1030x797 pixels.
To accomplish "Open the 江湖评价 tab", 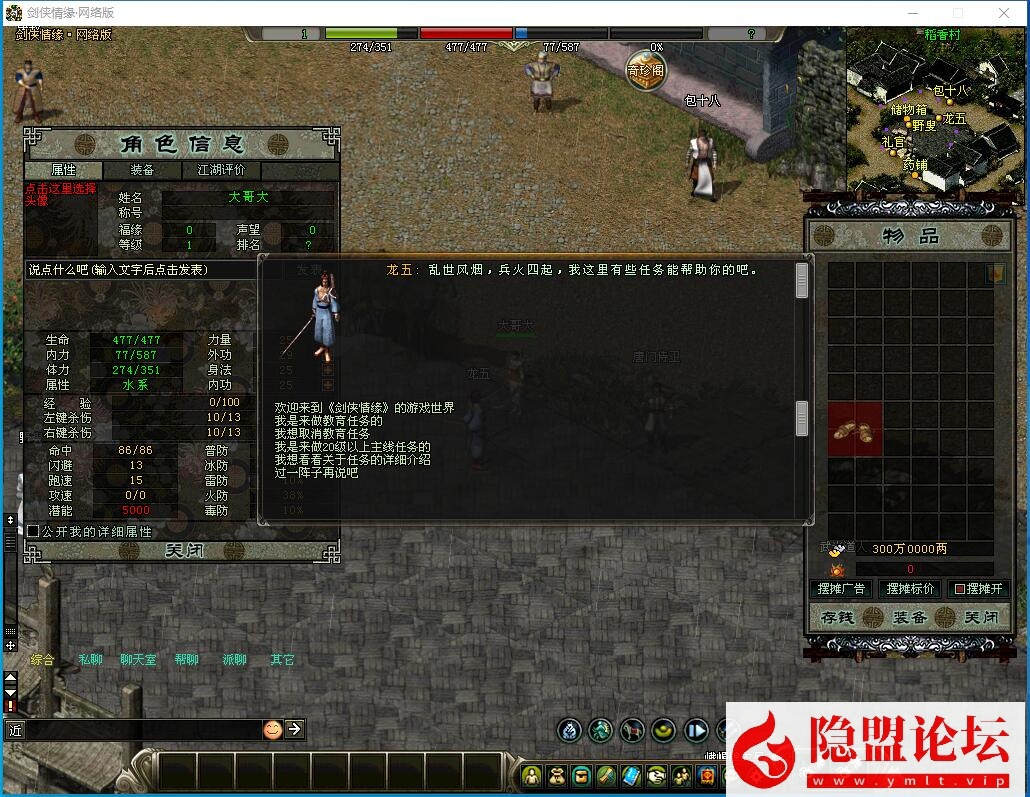I will [221, 170].
